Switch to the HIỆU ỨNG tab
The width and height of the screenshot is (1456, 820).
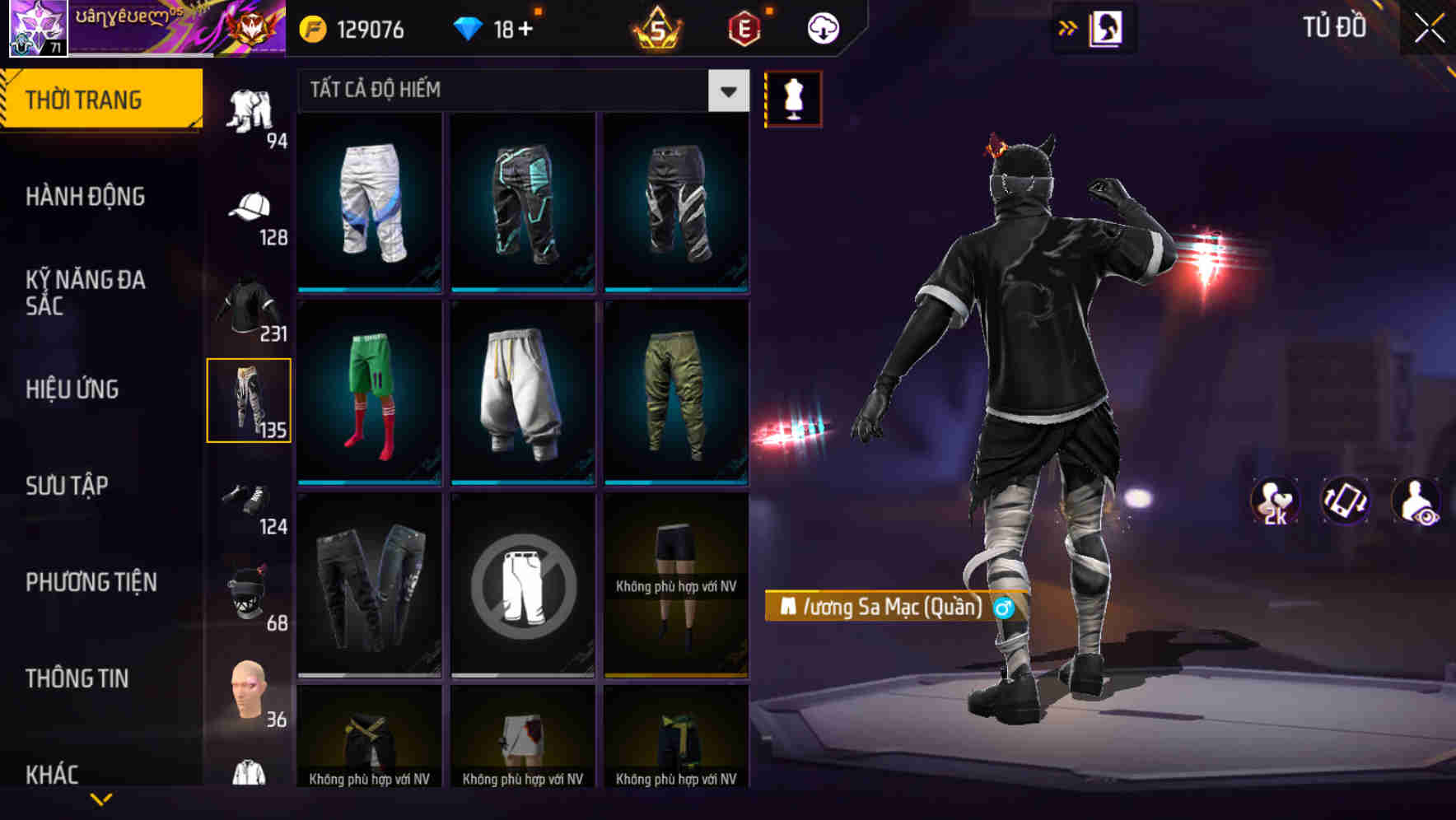pos(72,389)
